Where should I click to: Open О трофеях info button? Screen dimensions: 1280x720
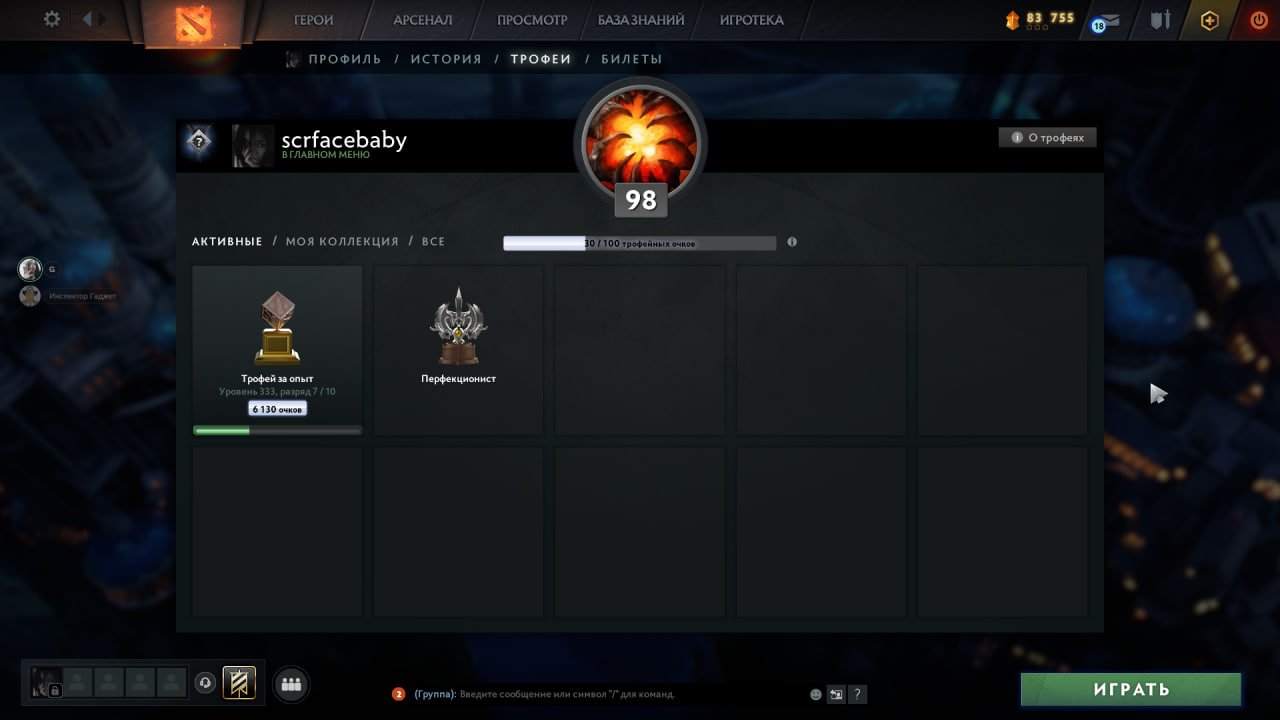pyautogui.click(x=1047, y=137)
